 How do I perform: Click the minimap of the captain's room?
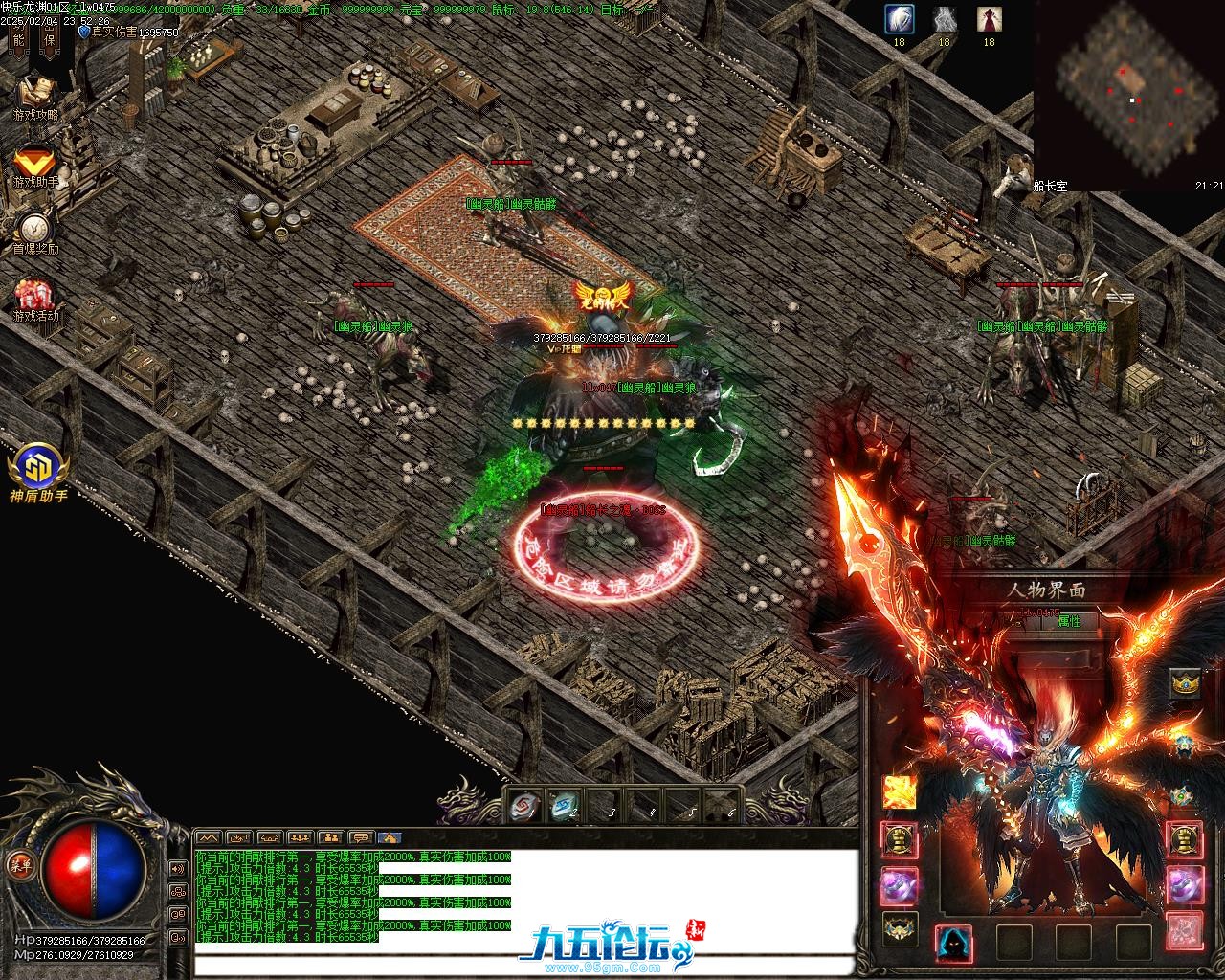[x=1127, y=91]
